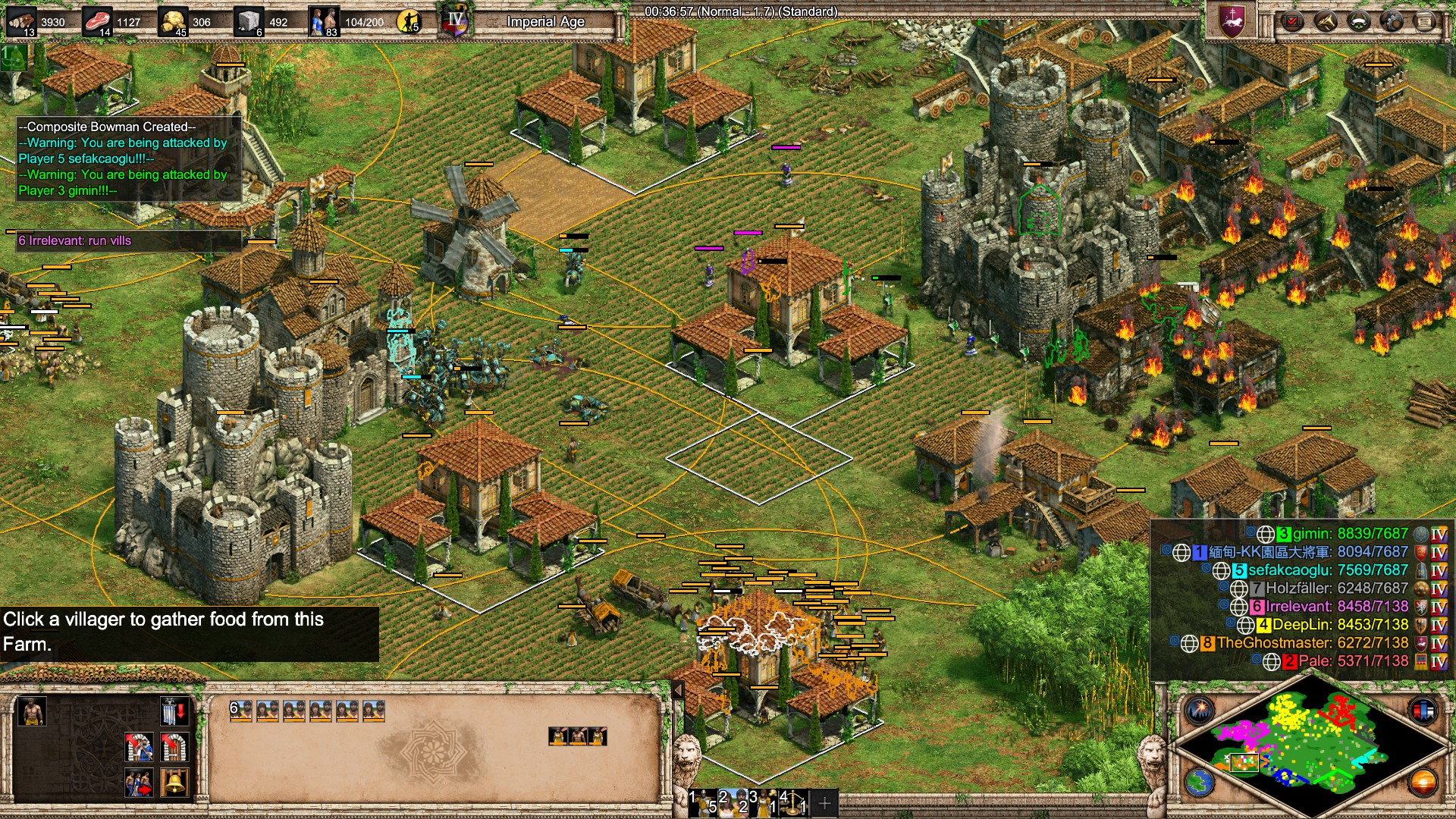
Task: Switch the minimap globe terrain mode
Action: [1200, 782]
